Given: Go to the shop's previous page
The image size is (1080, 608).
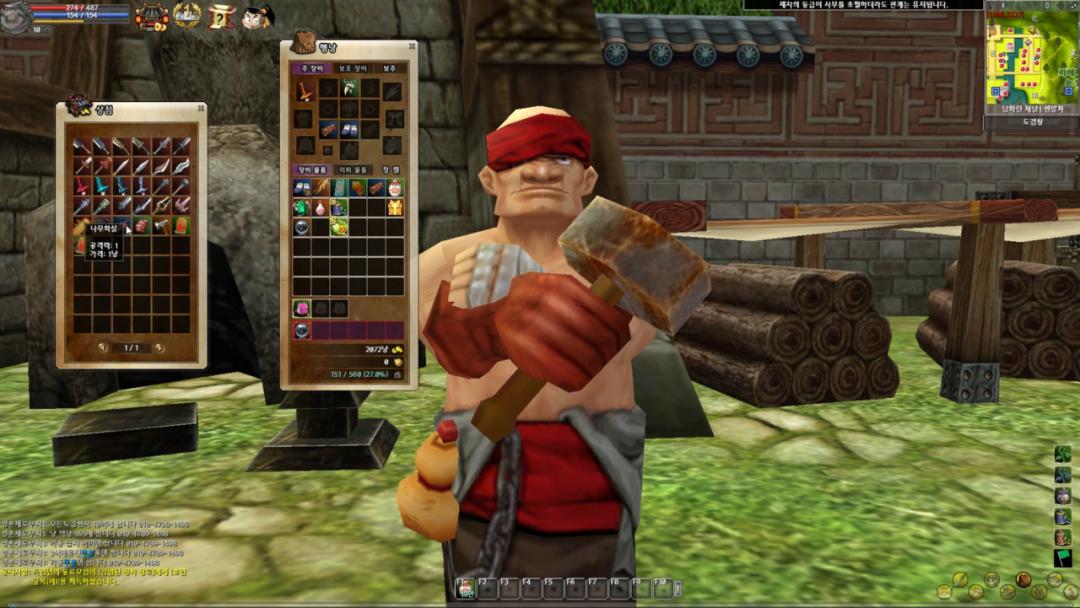Looking at the screenshot, I should (x=103, y=347).
